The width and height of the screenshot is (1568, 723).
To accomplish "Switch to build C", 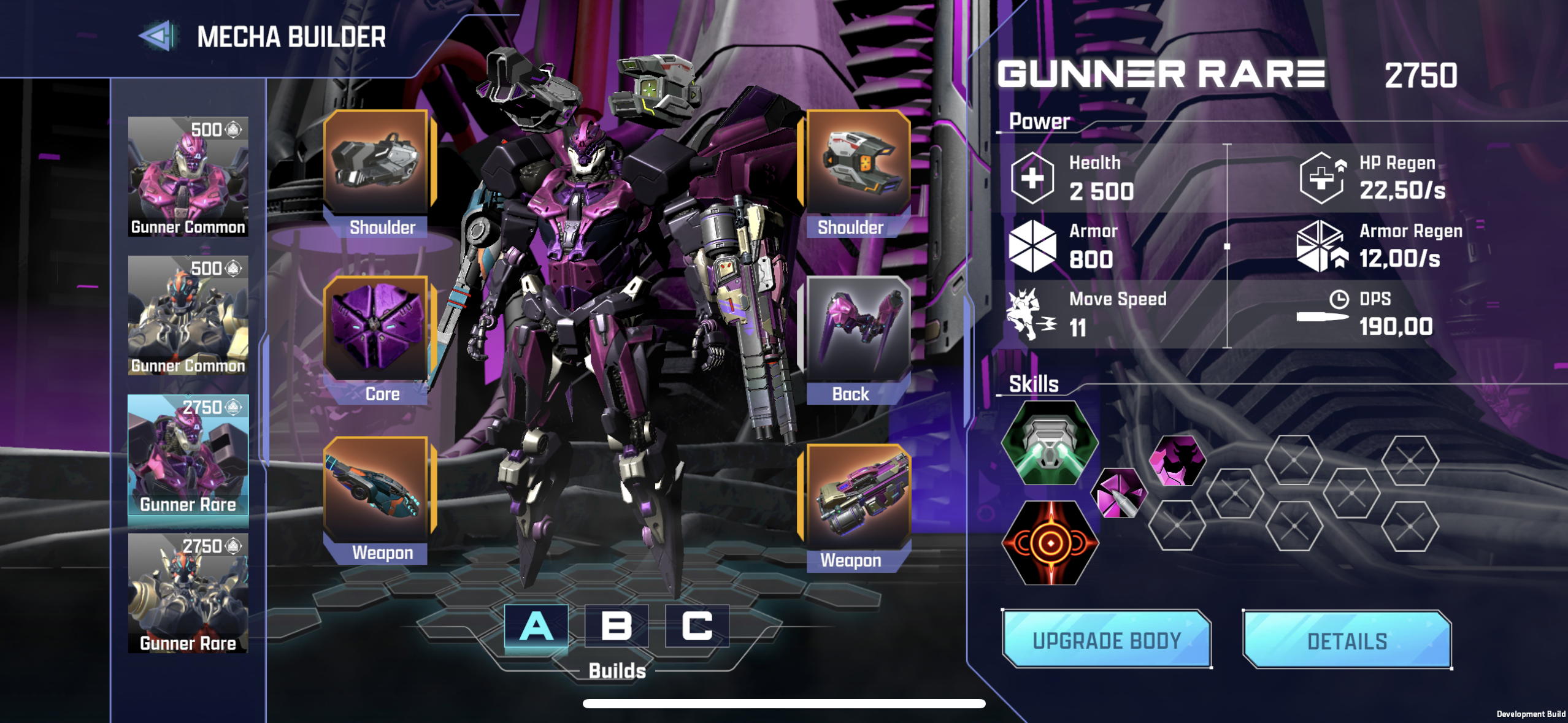I will (697, 626).
